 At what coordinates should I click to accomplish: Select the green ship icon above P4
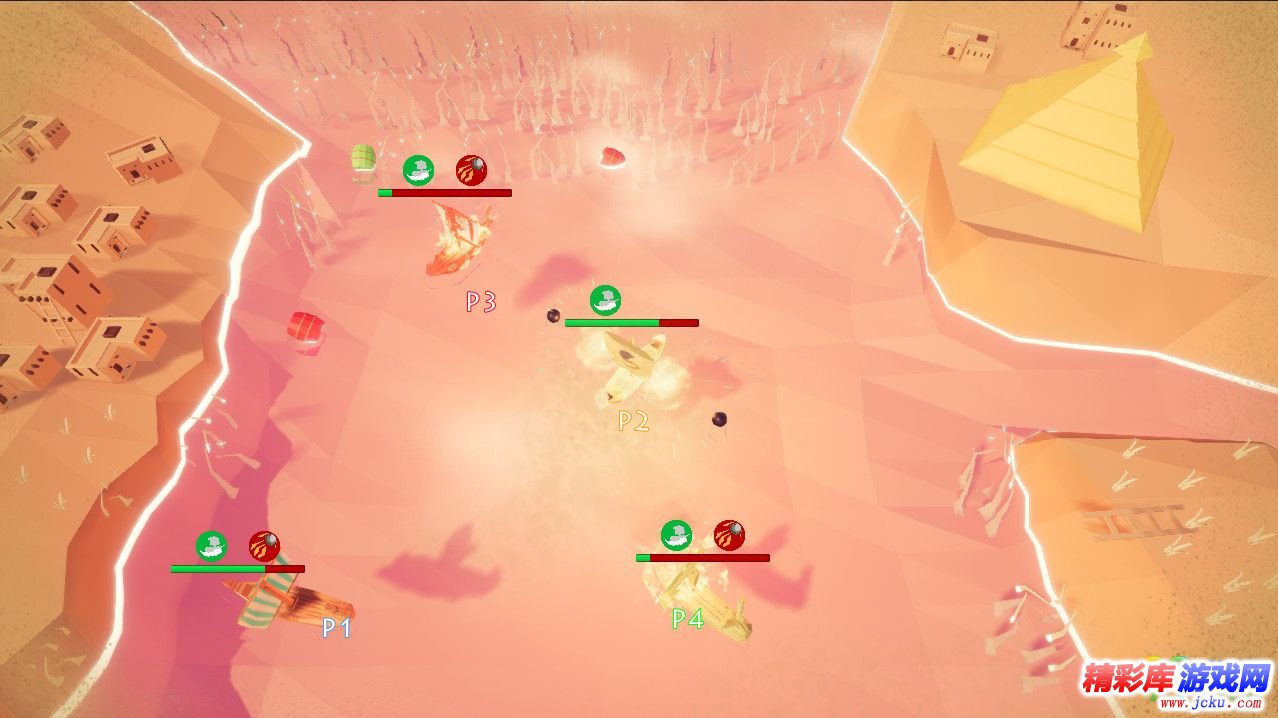[677, 535]
